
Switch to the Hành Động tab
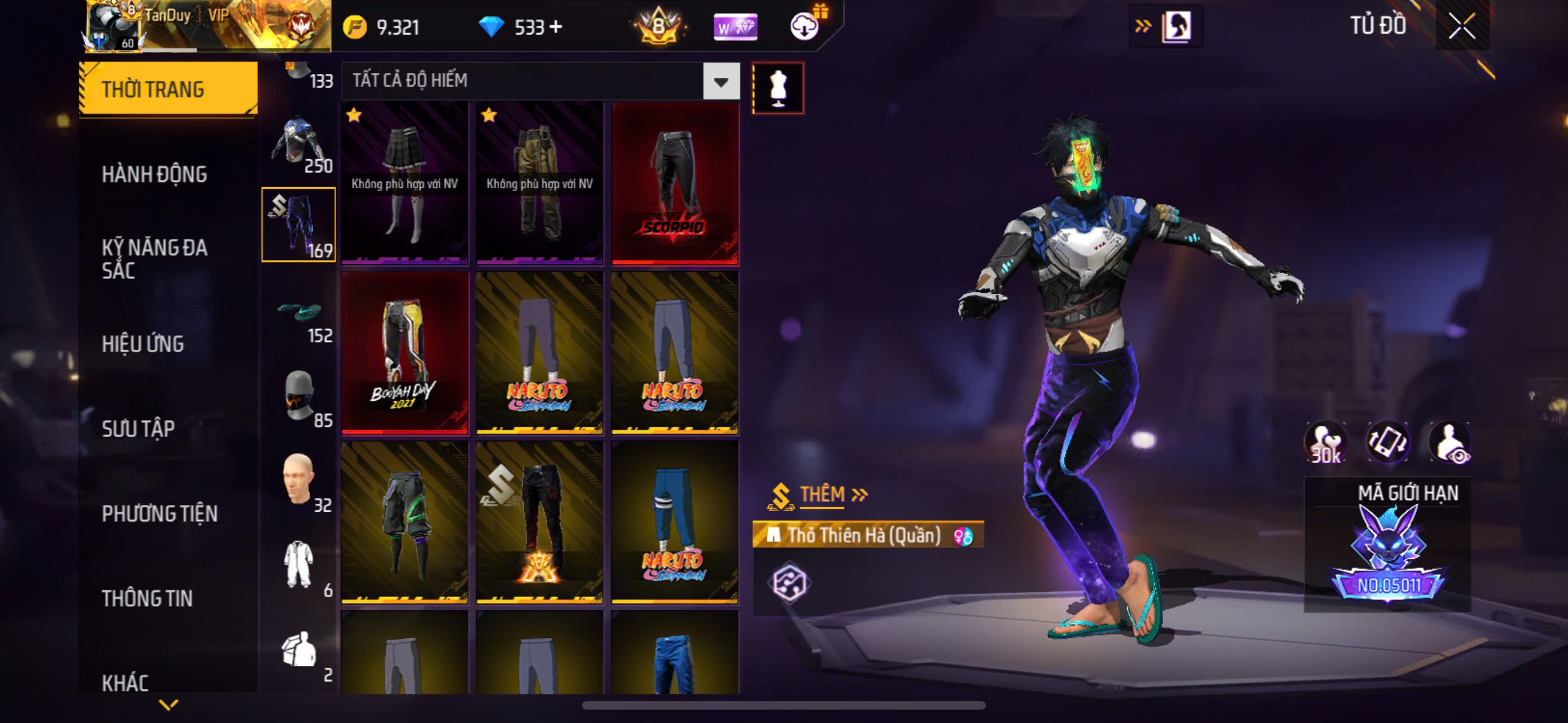click(x=154, y=175)
